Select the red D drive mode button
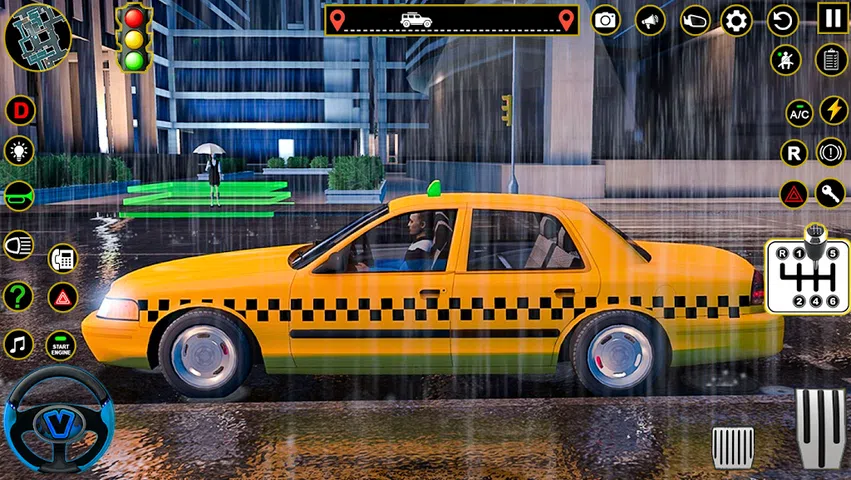Image resolution: width=851 pixels, height=480 pixels. pyautogui.click(x=19, y=110)
